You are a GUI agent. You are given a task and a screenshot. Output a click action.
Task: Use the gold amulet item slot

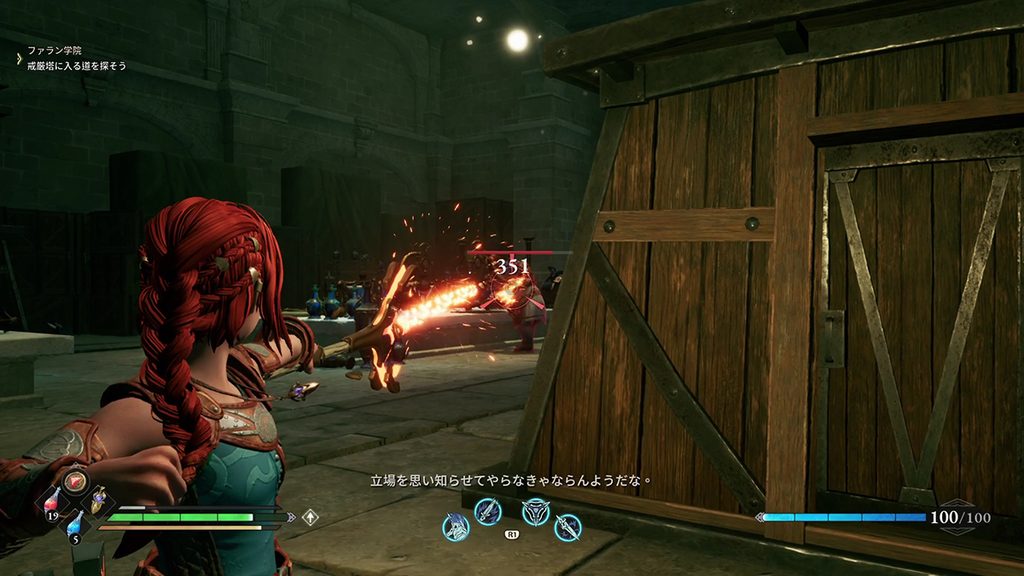click(98, 502)
